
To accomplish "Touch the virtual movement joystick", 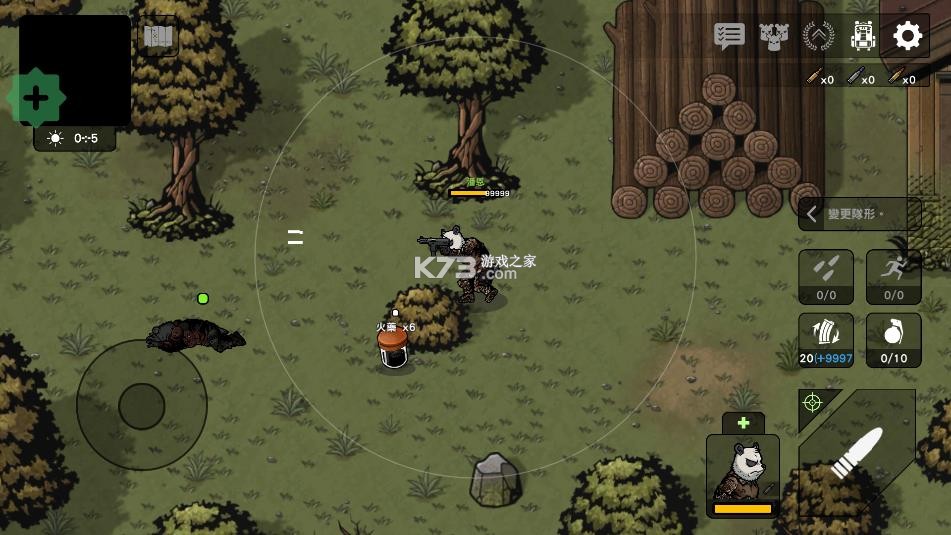I will click(x=142, y=405).
